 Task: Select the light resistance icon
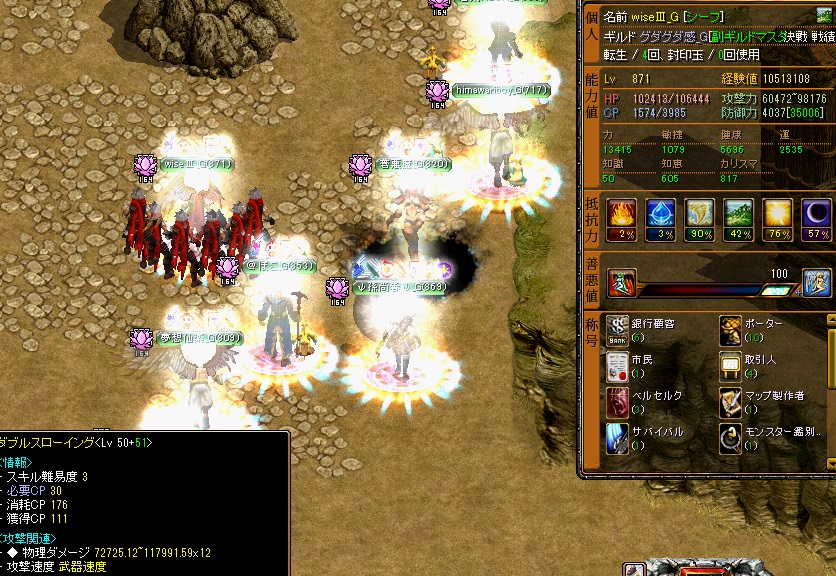pos(778,213)
